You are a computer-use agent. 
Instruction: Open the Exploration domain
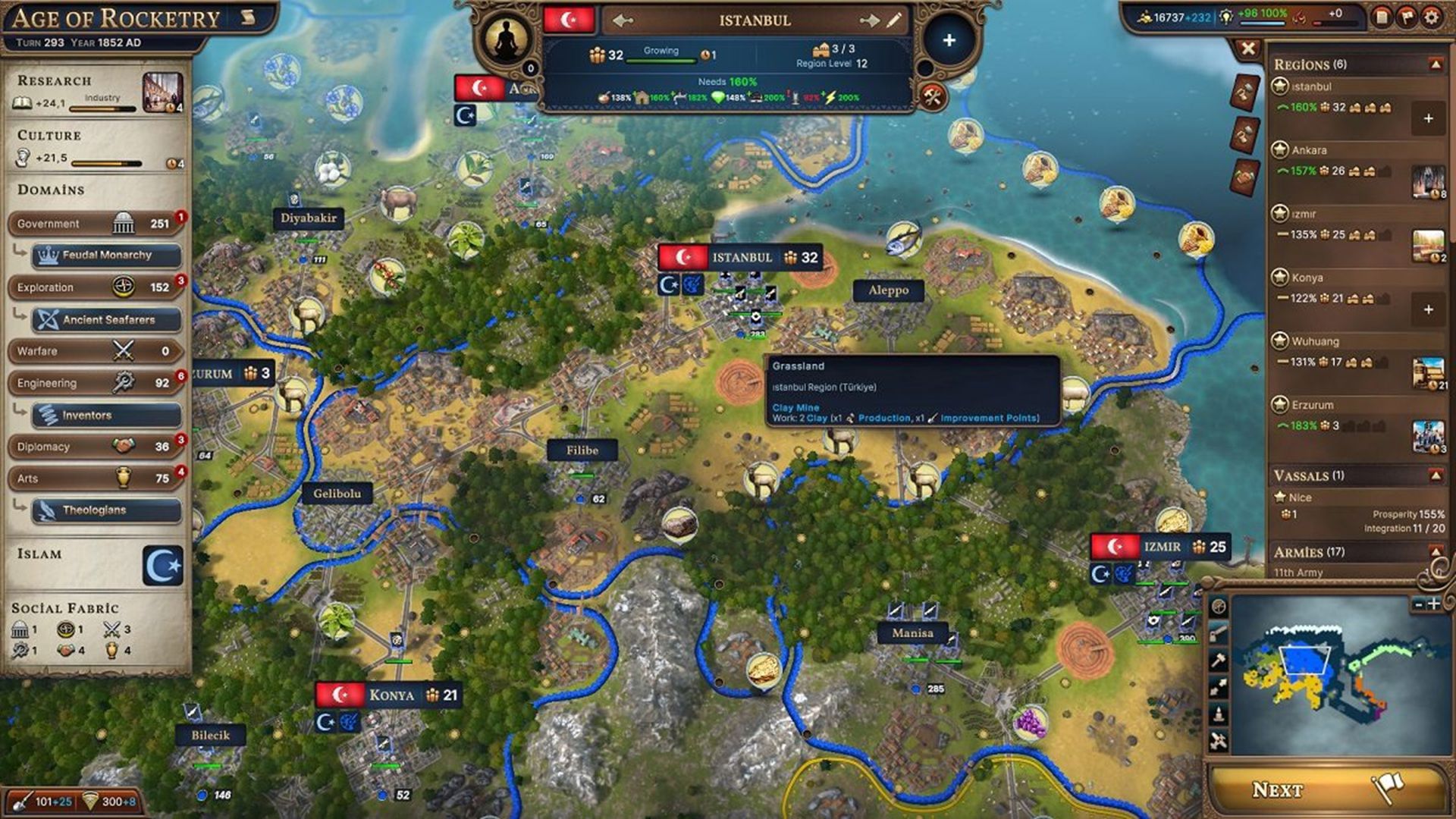coord(95,287)
